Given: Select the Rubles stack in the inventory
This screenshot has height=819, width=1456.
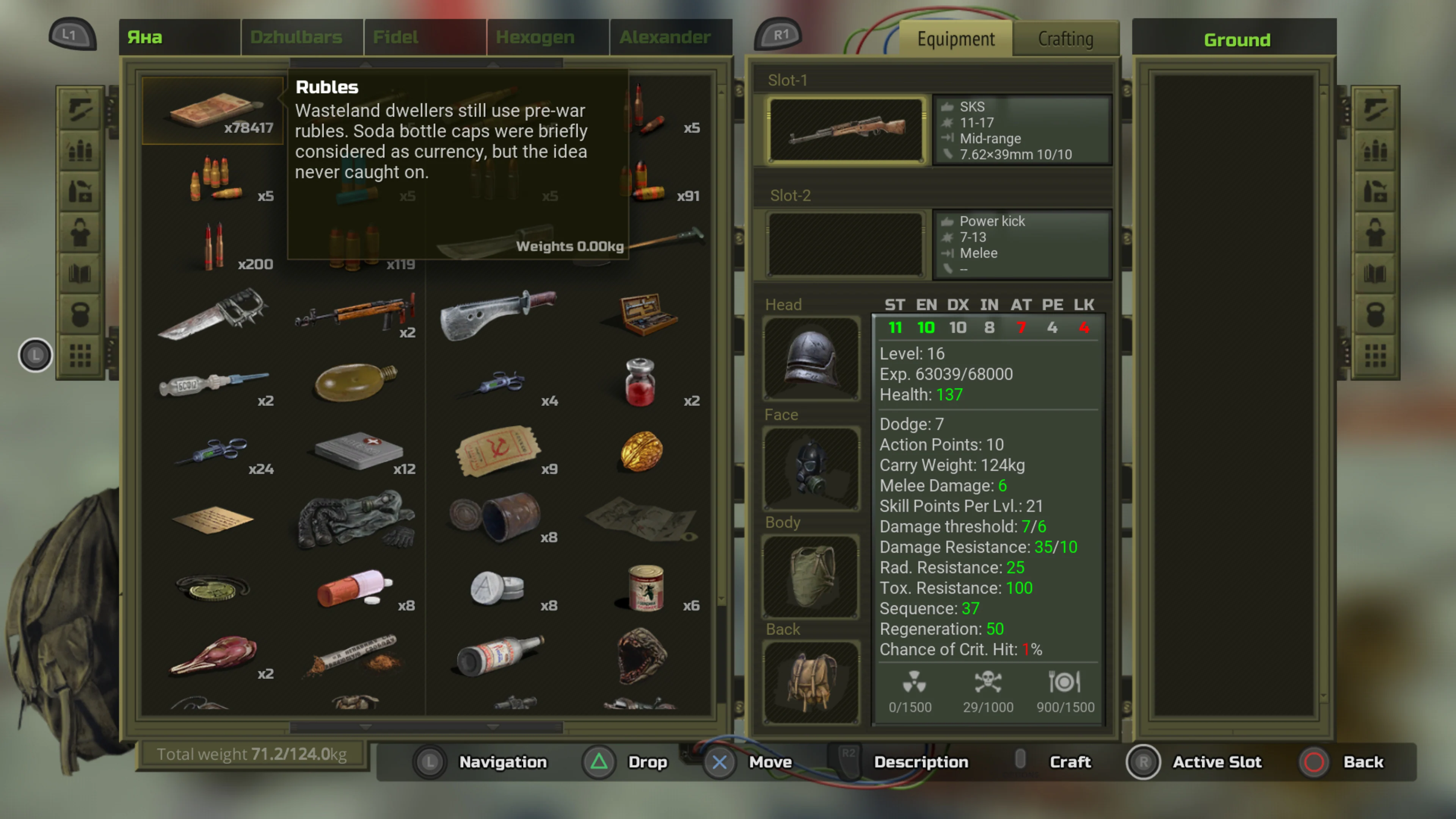Looking at the screenshot, I should pos(212,111).
